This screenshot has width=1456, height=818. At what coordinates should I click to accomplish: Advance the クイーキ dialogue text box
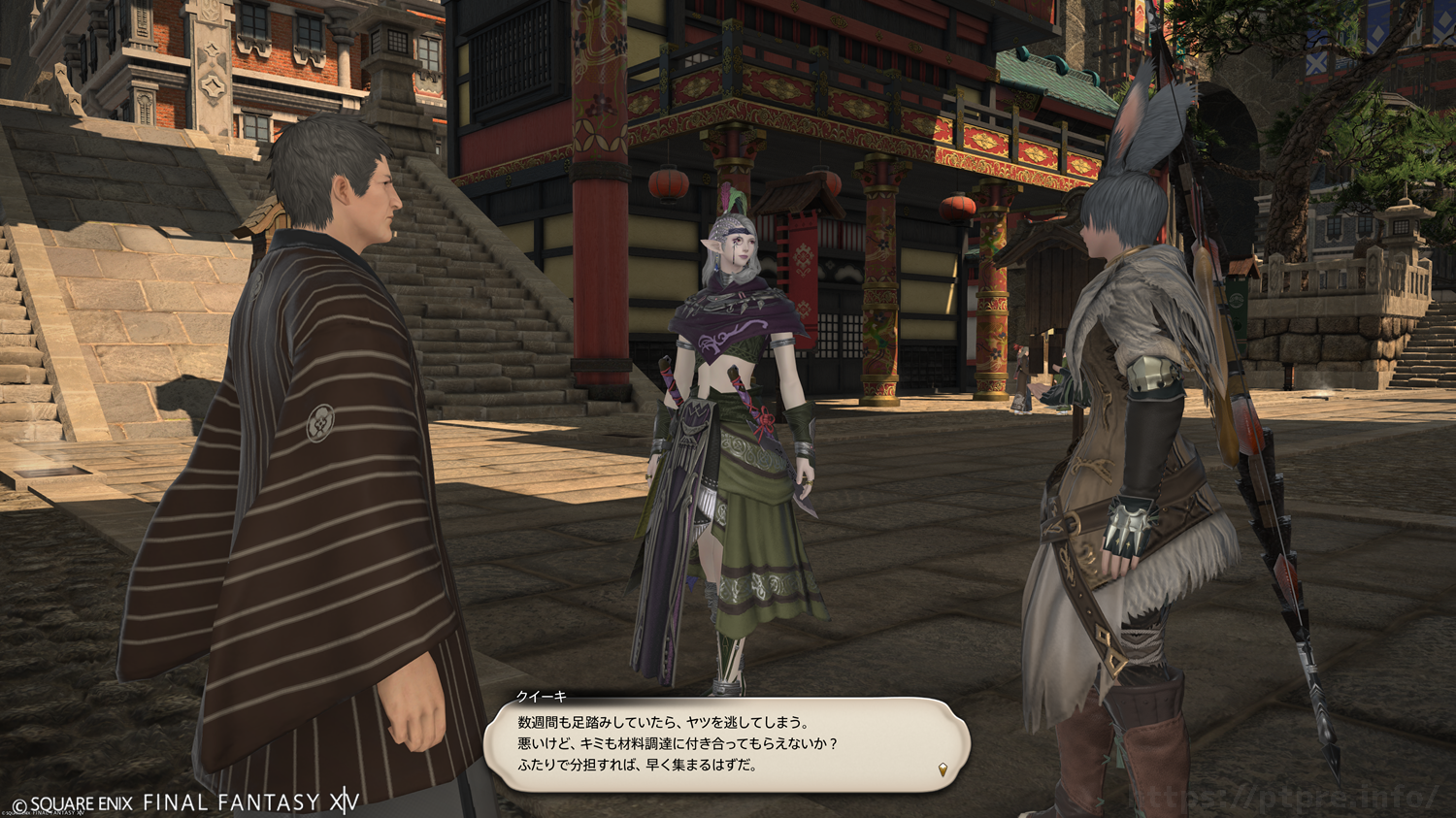coord(726,744)
